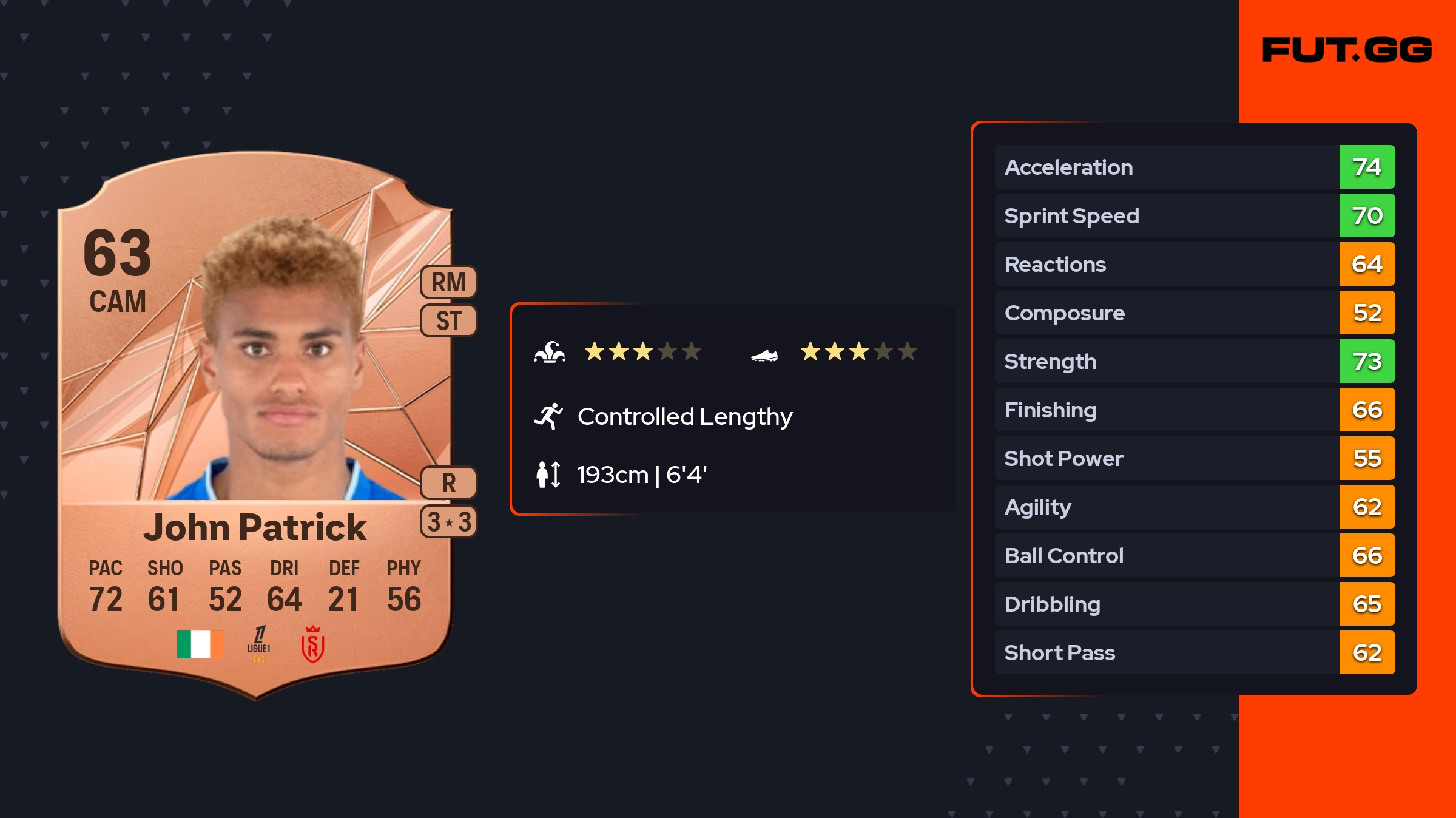This screenshot has height=818, width=1456.
Task: Click the Reactions stat row
Action: coord(1194,264)
